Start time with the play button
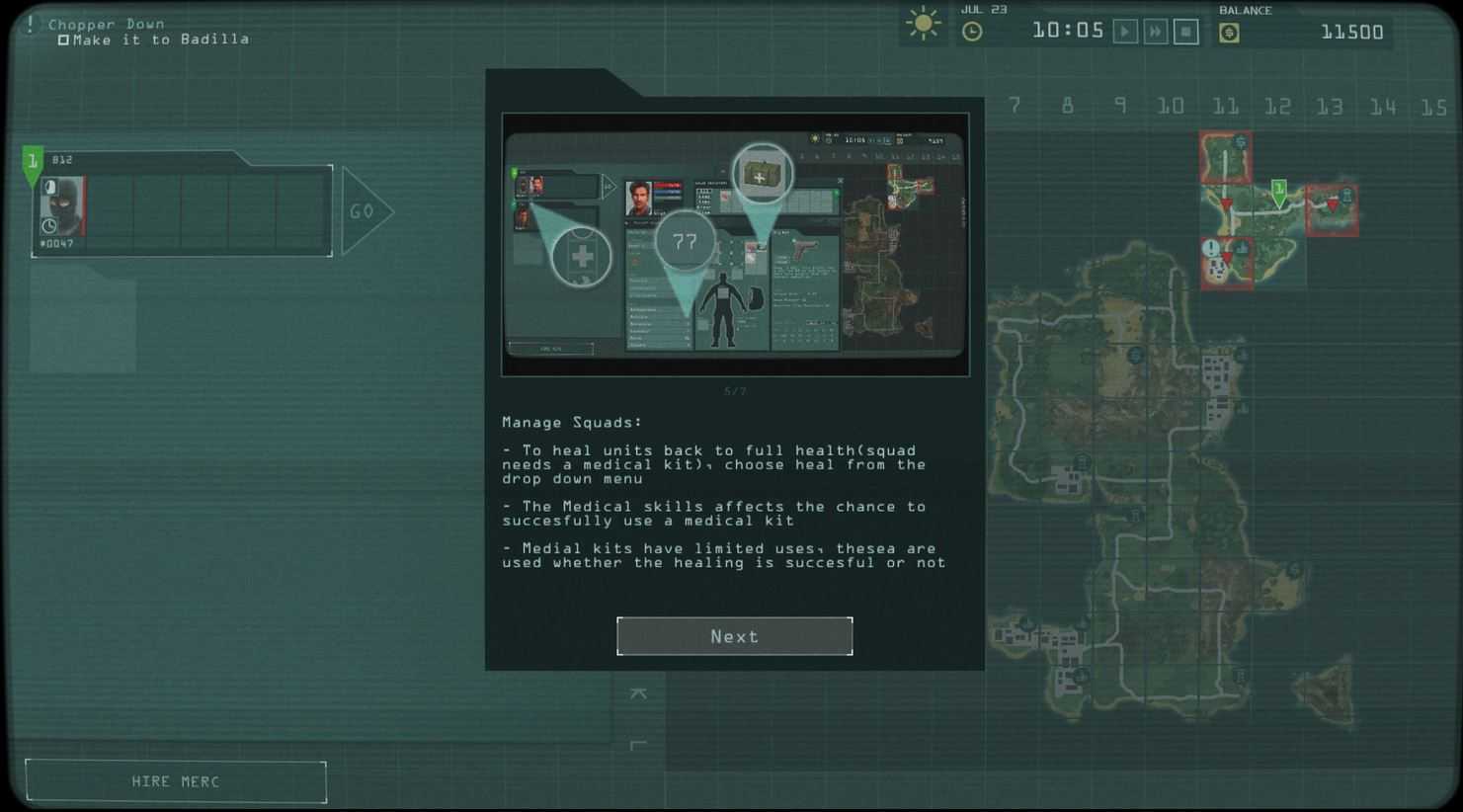 [1124, 32]
